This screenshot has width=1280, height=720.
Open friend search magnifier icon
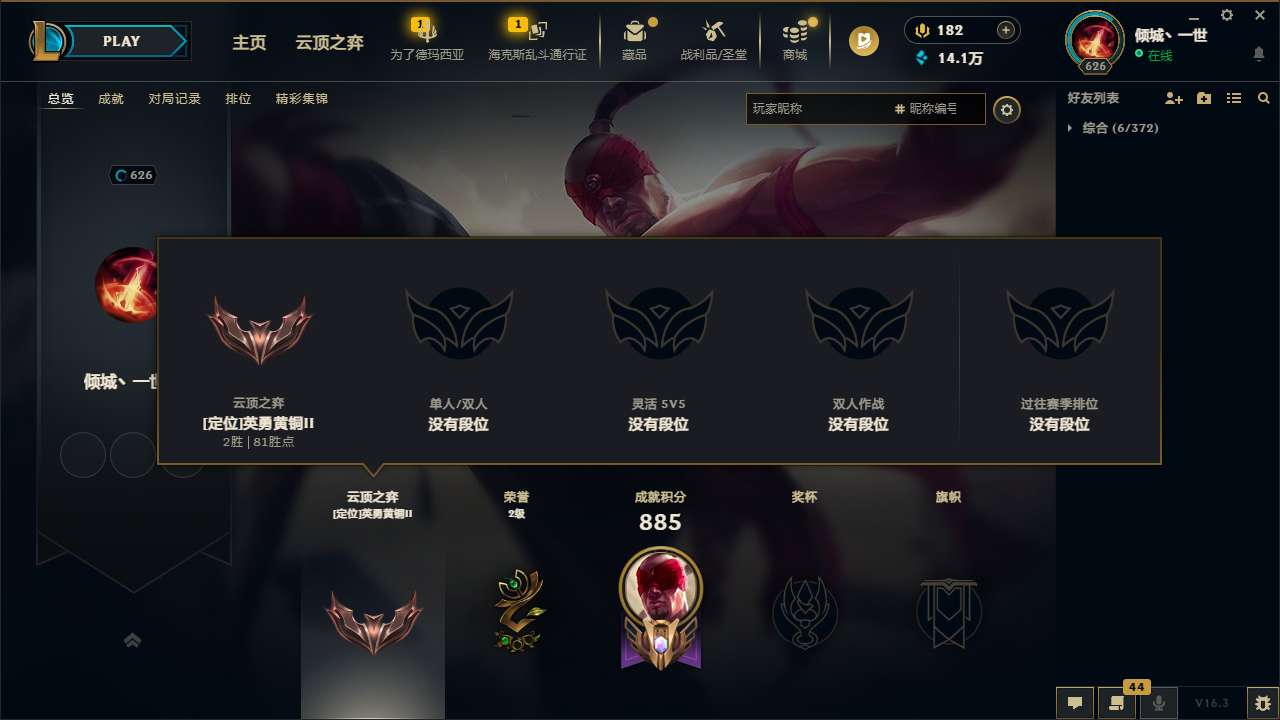[x=1264, y=98]
